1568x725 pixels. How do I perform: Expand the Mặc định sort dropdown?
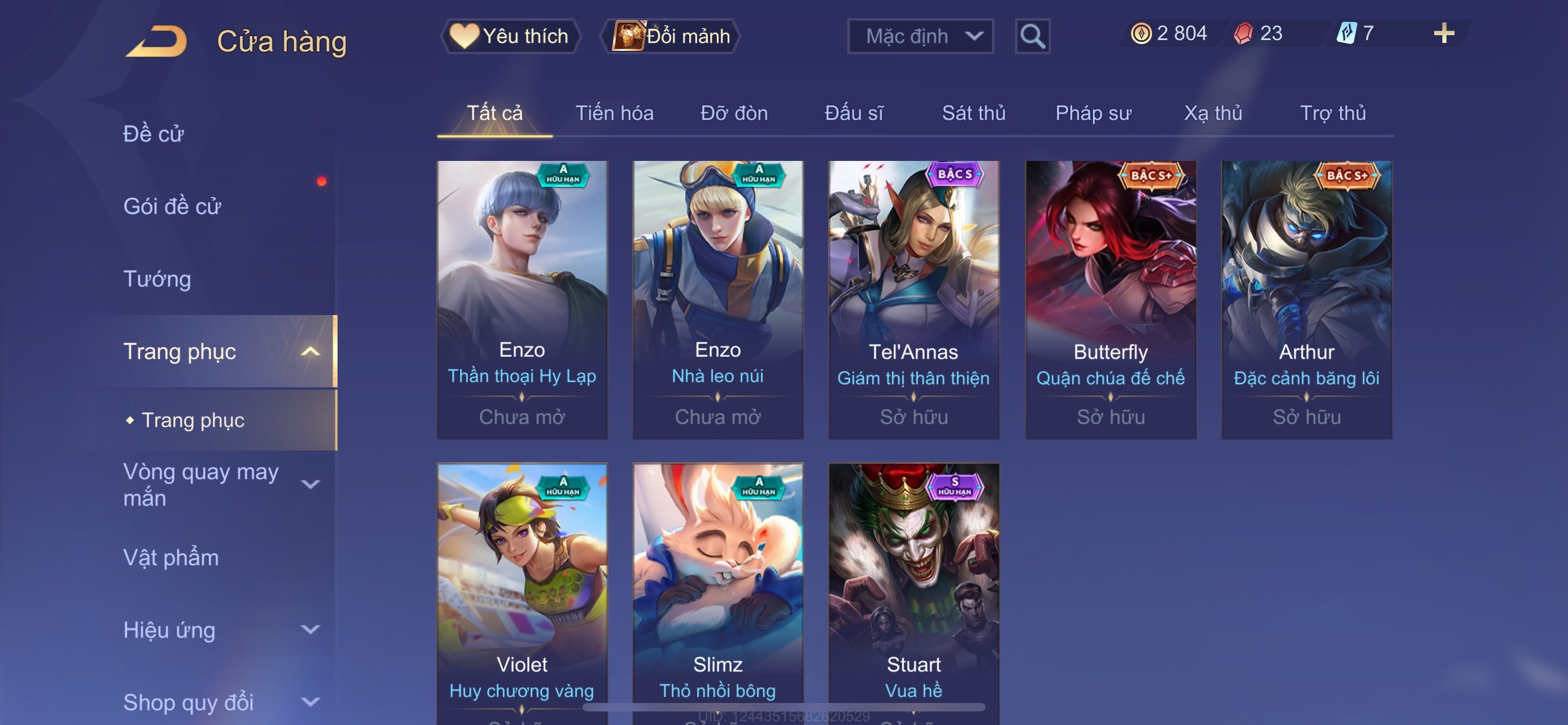919,37
